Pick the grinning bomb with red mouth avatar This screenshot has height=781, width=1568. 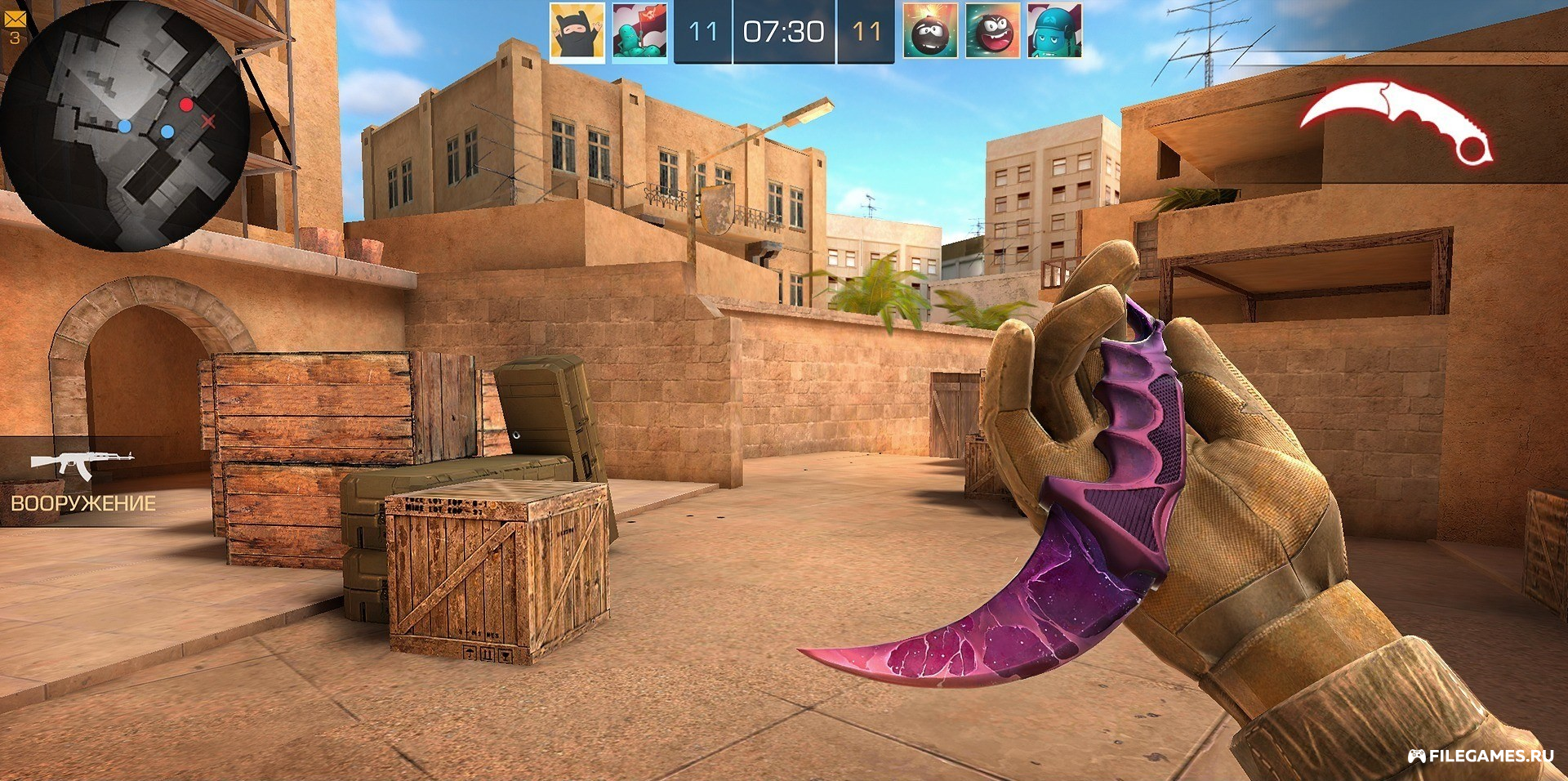pyautogui.click(x=992, y=31)
